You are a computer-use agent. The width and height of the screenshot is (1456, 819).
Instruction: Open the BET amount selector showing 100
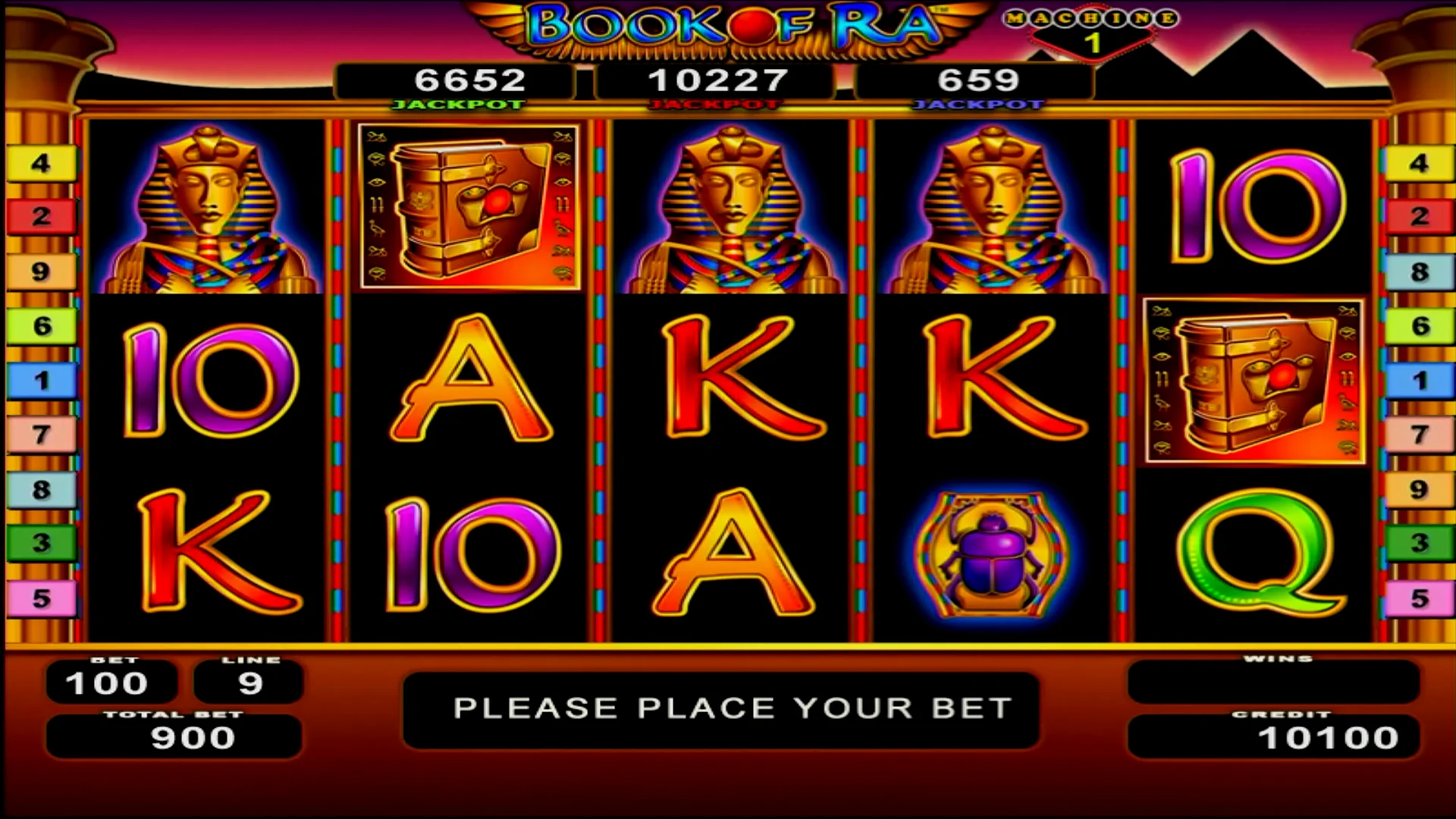point(110,682)
